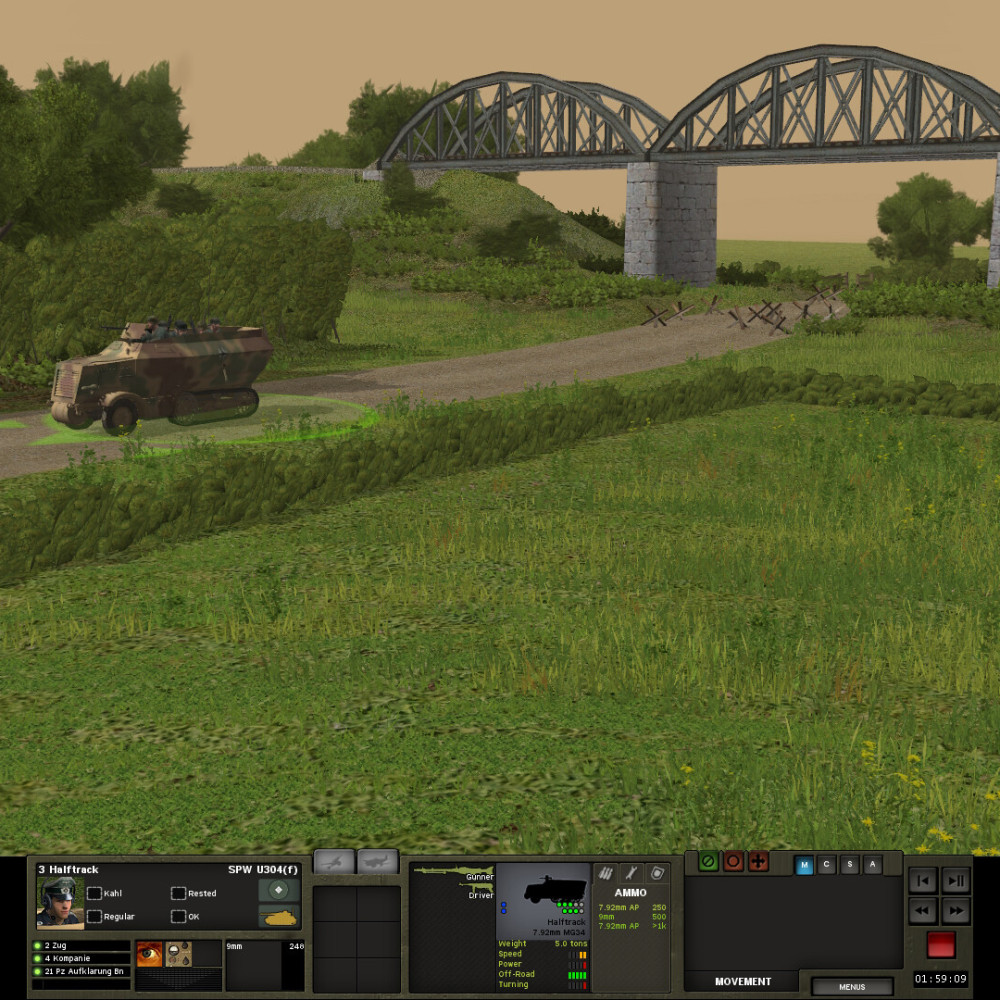
Task: Click the red circle command button
Action: tap(734, 861)
